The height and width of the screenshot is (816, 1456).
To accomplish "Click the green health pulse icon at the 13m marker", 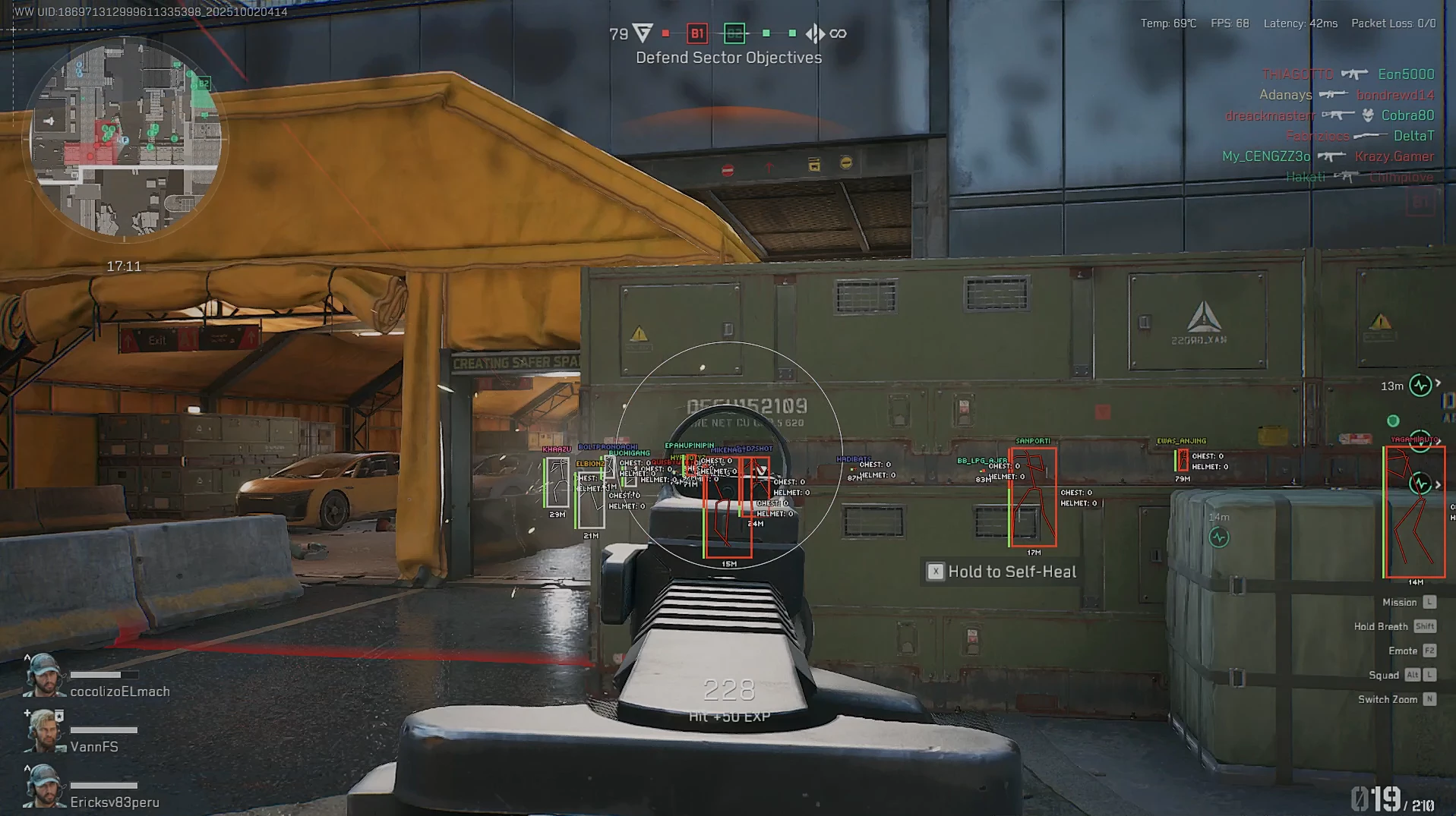I will (1420, 386).
